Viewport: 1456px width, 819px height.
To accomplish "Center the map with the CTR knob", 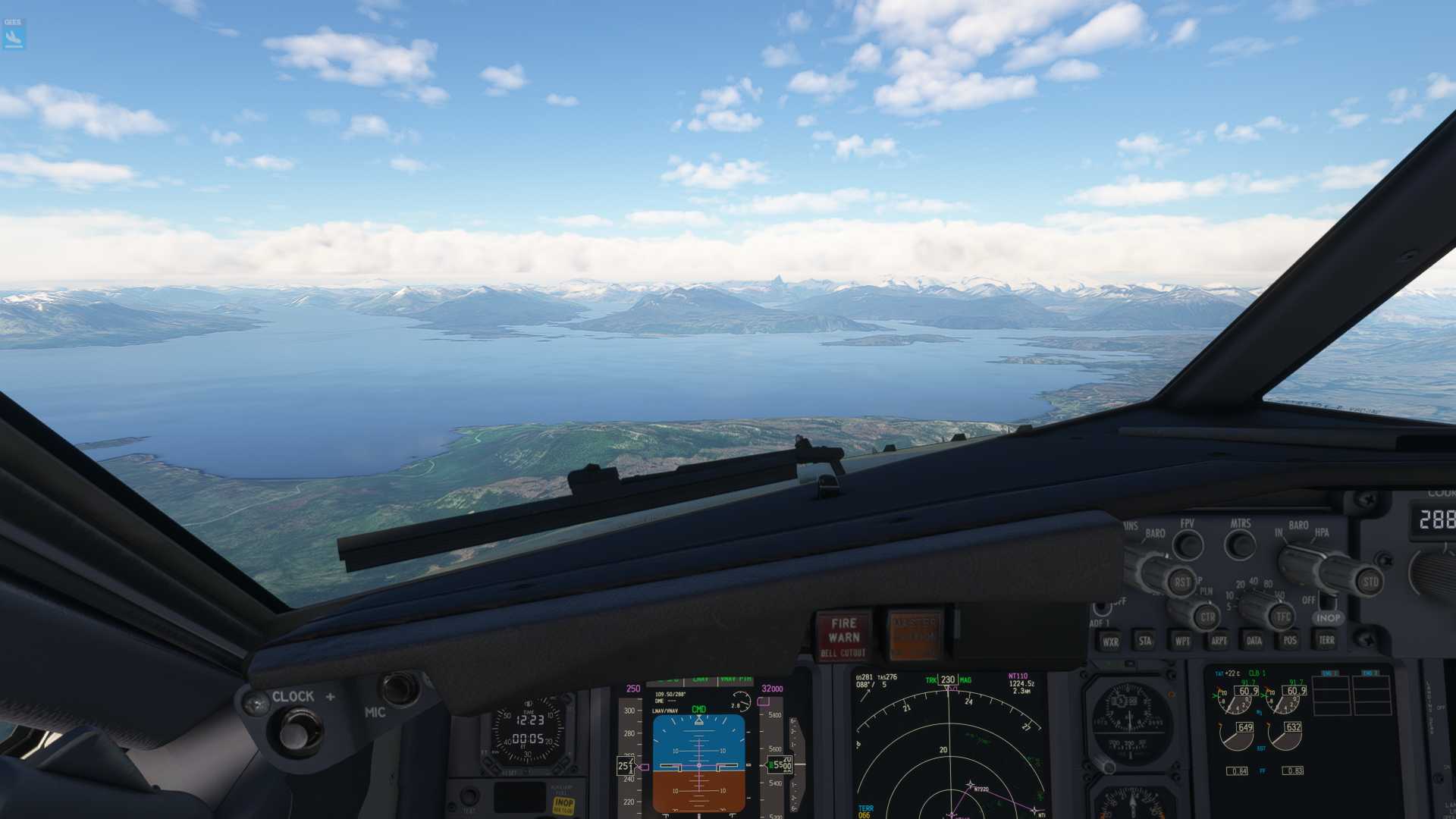I will pyautogui.click(x=1207, y=617).
